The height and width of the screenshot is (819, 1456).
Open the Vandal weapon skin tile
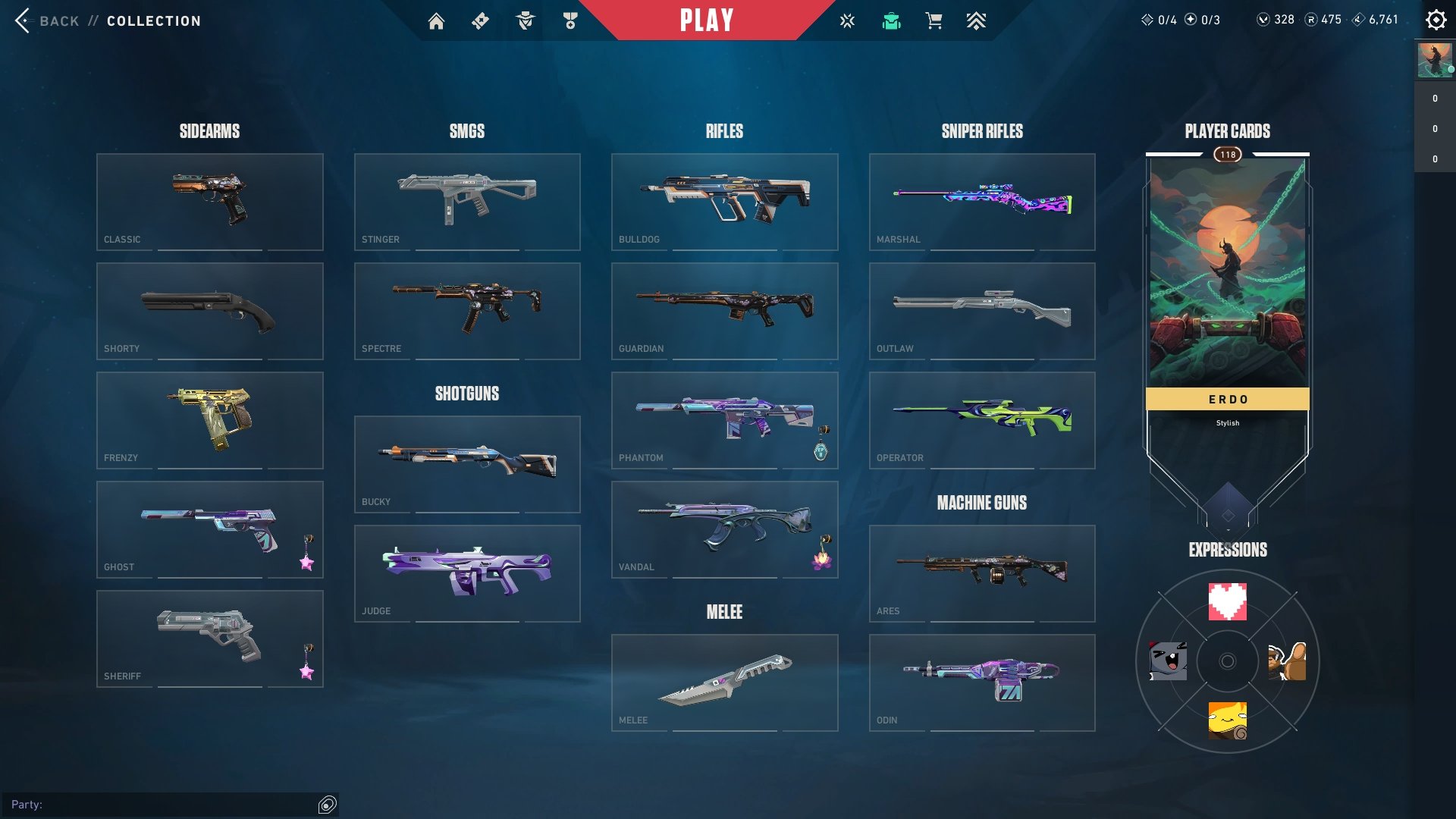725,529
